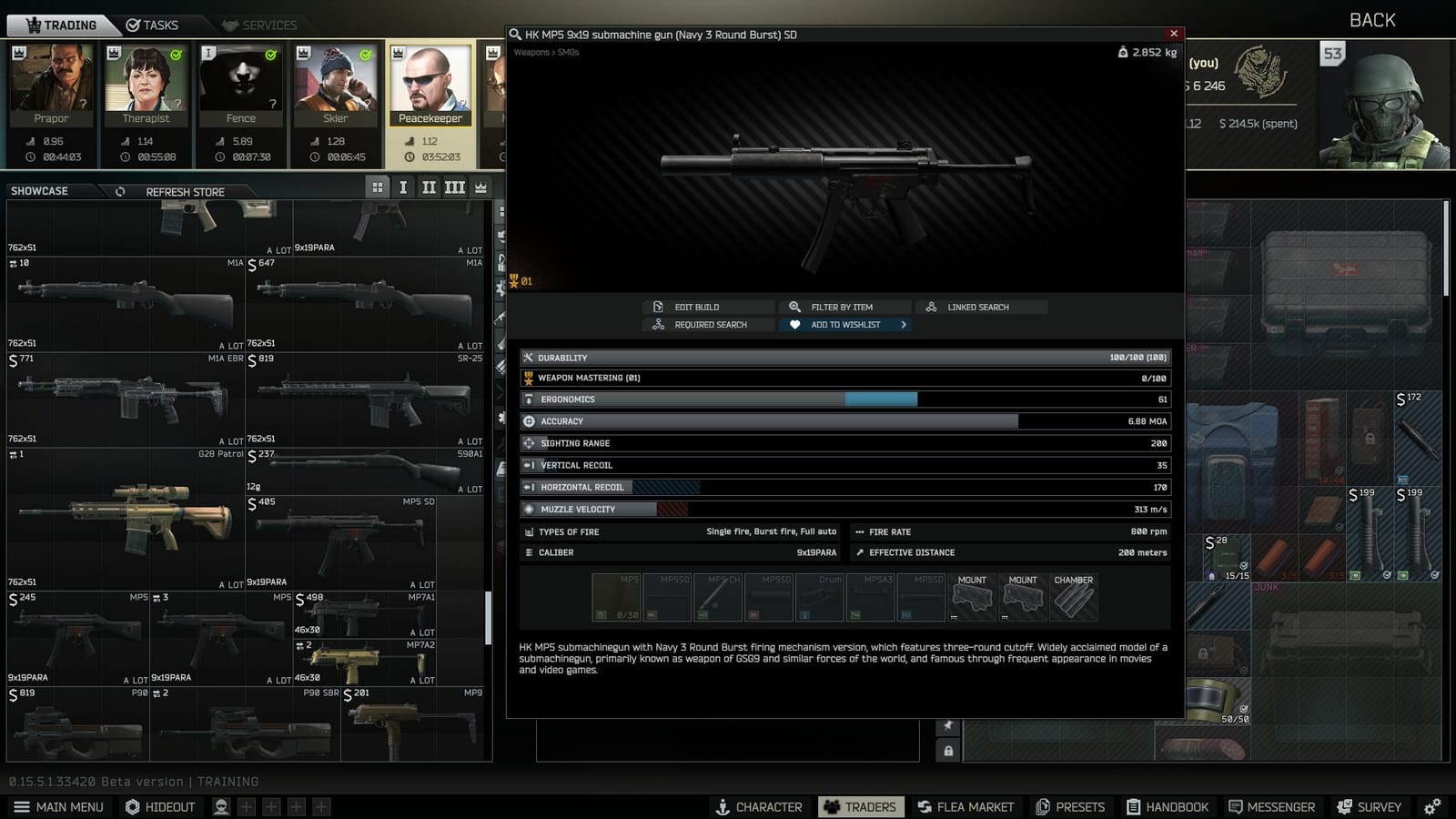The image size is (1456, 819).
Task: Click the Survey icon
Action: pyautogui.click(x=1370, y=806)
